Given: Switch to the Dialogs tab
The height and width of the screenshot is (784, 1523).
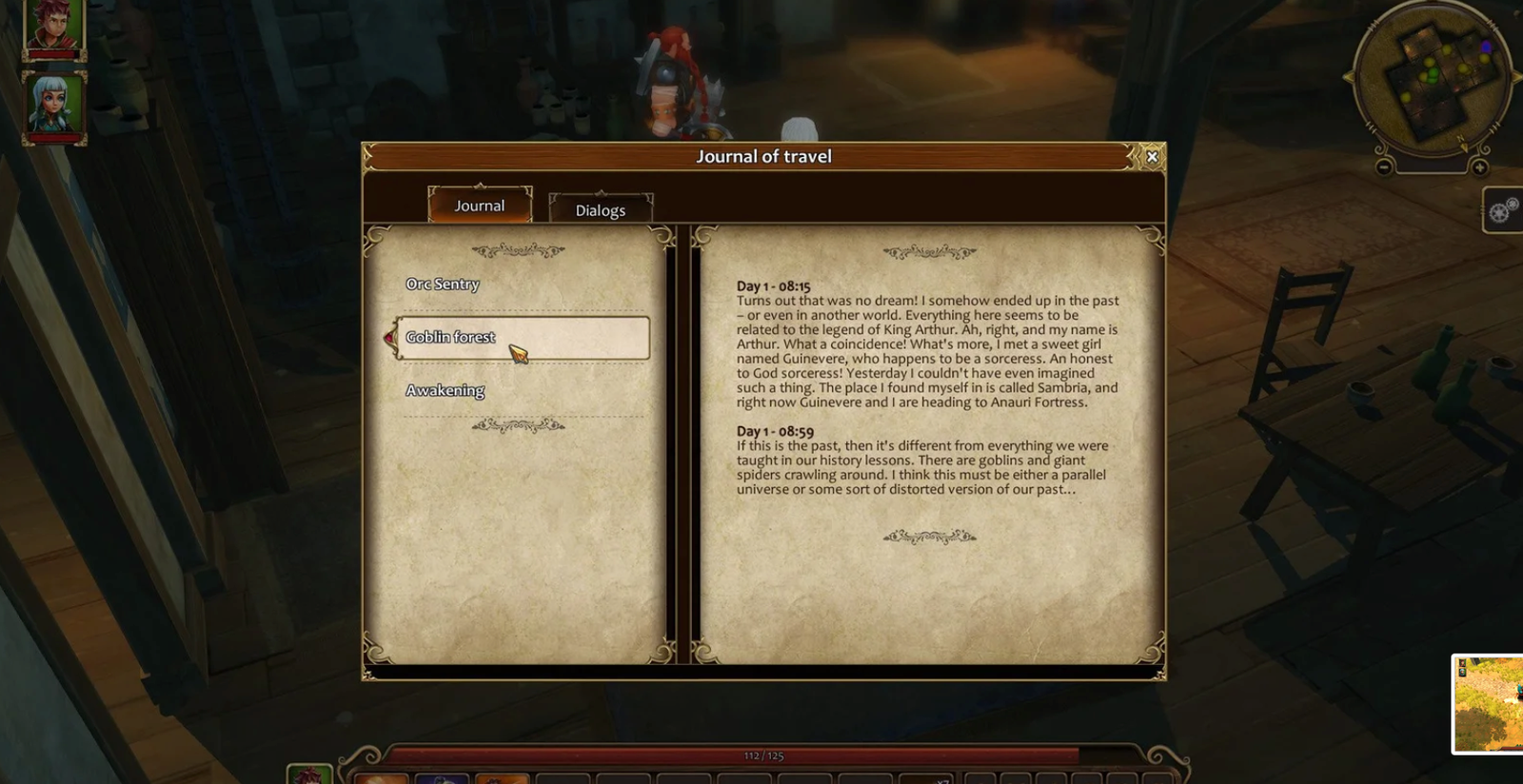Looking at the screenshot, I should [x=600, y=209].
